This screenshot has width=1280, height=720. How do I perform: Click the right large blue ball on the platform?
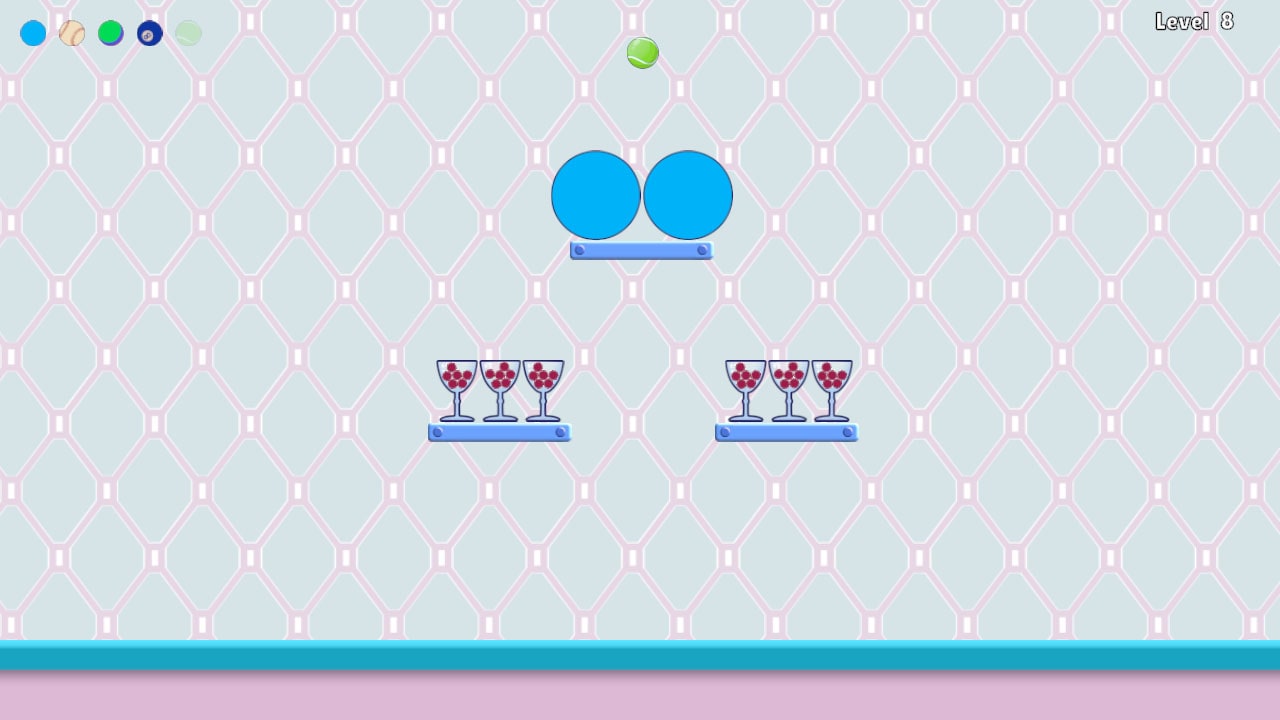[x=687, y=195]
